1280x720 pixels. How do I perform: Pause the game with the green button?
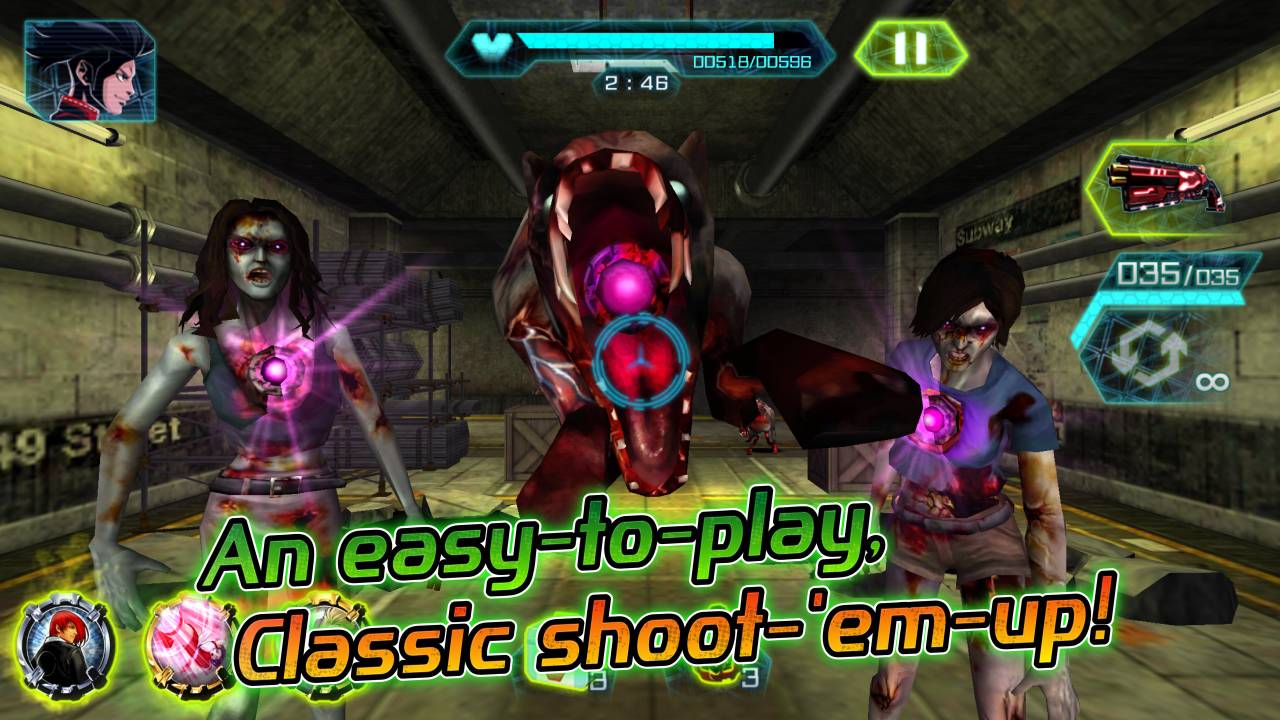[x=910, y=48]
